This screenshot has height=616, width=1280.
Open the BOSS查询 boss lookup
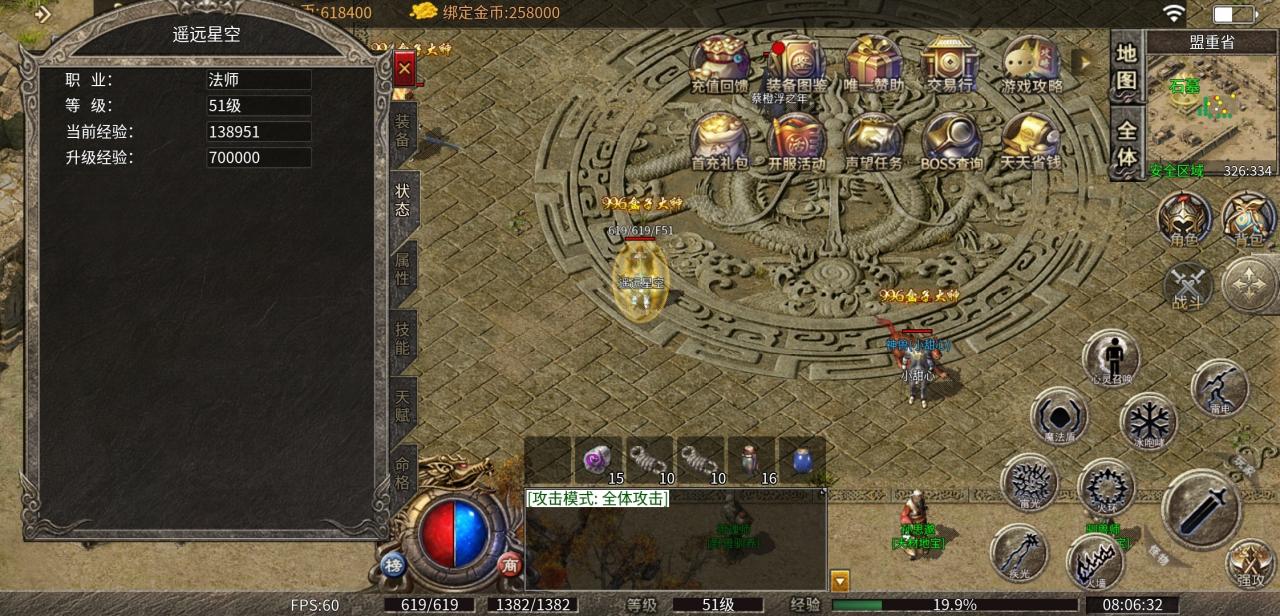pyautogui.click(x=951, y=140)
